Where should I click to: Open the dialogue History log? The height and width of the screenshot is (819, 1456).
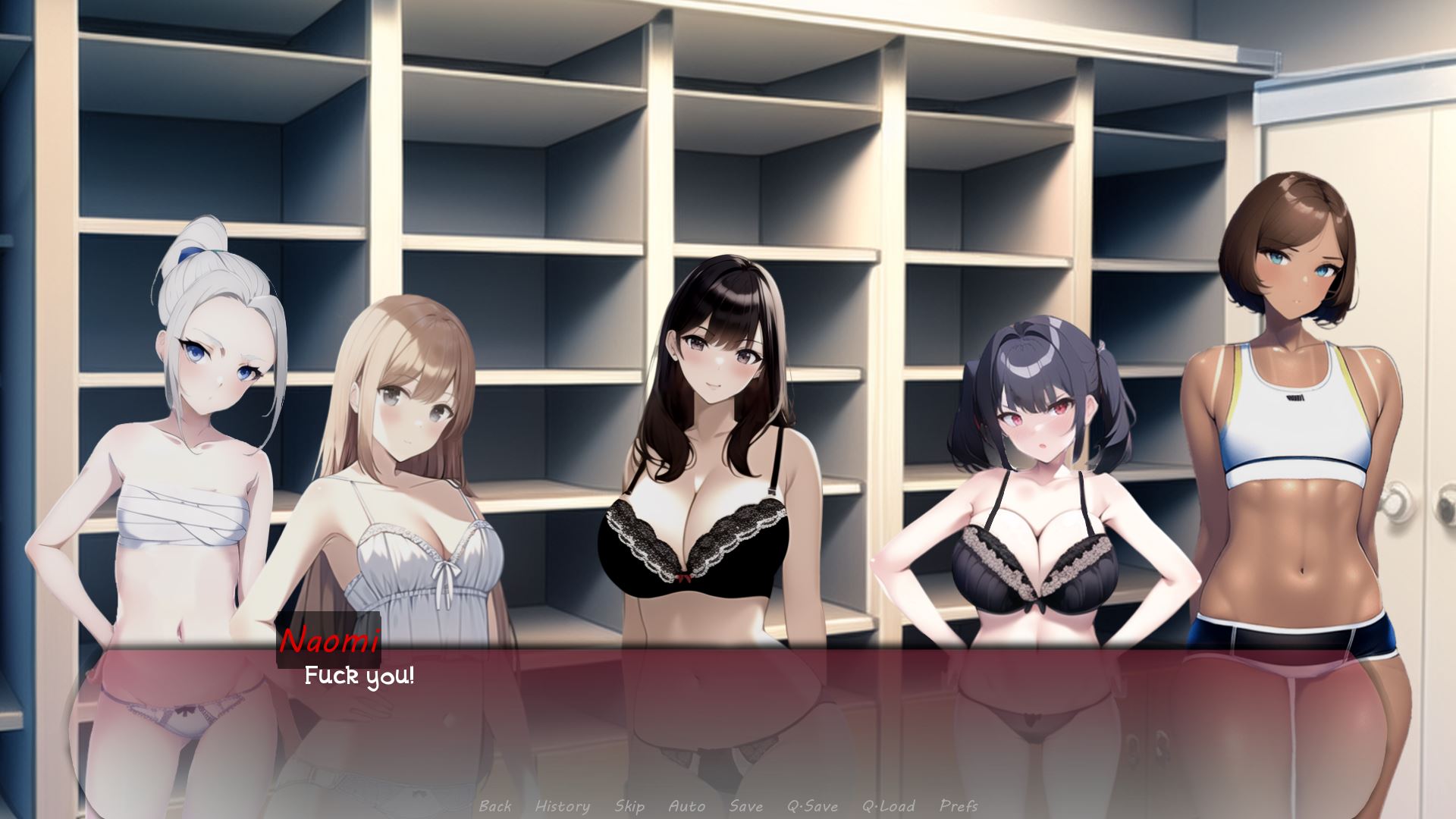coord(562,806)
